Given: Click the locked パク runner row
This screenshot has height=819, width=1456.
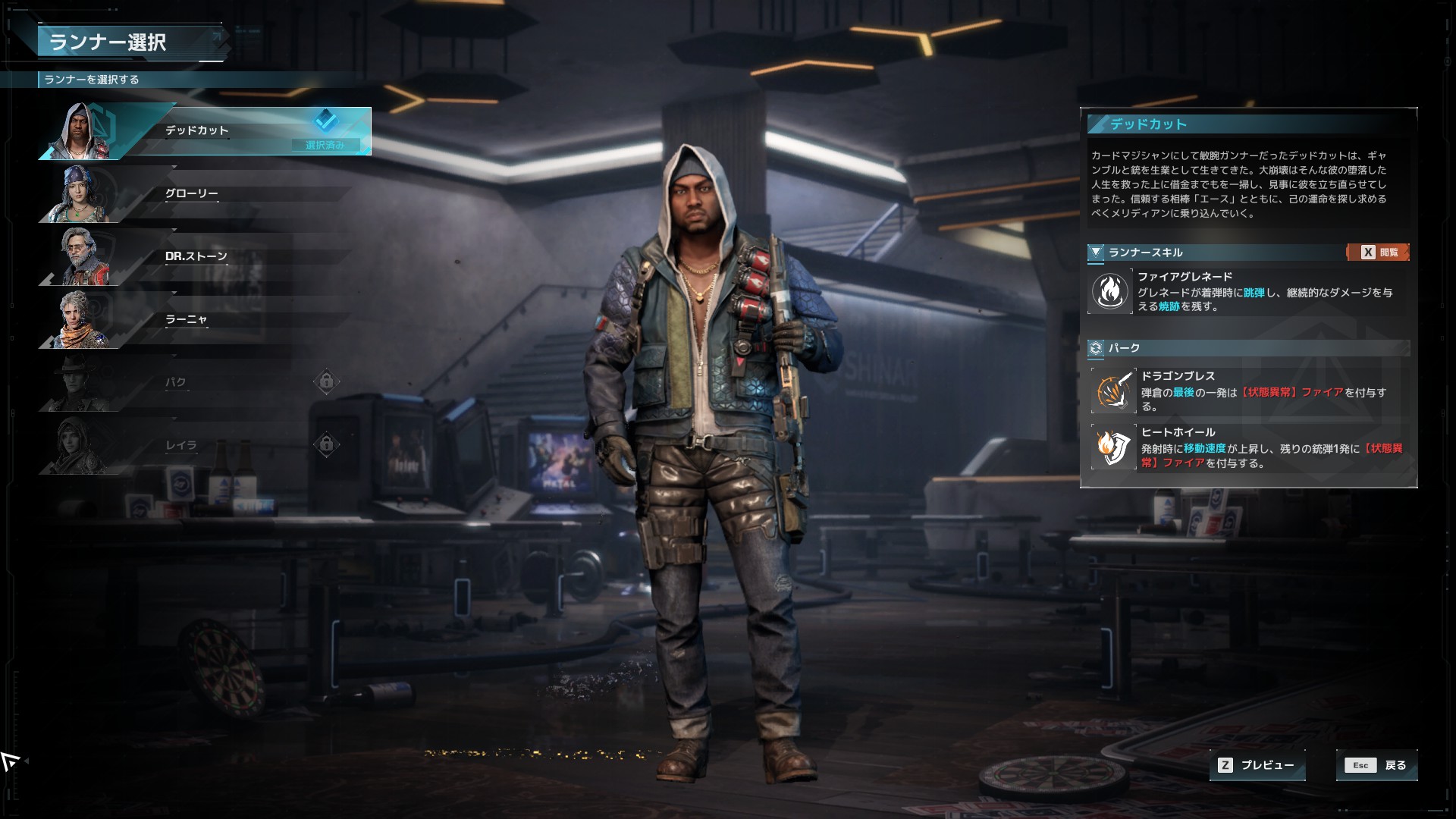Looking at the screenshot, I should 197,384.
